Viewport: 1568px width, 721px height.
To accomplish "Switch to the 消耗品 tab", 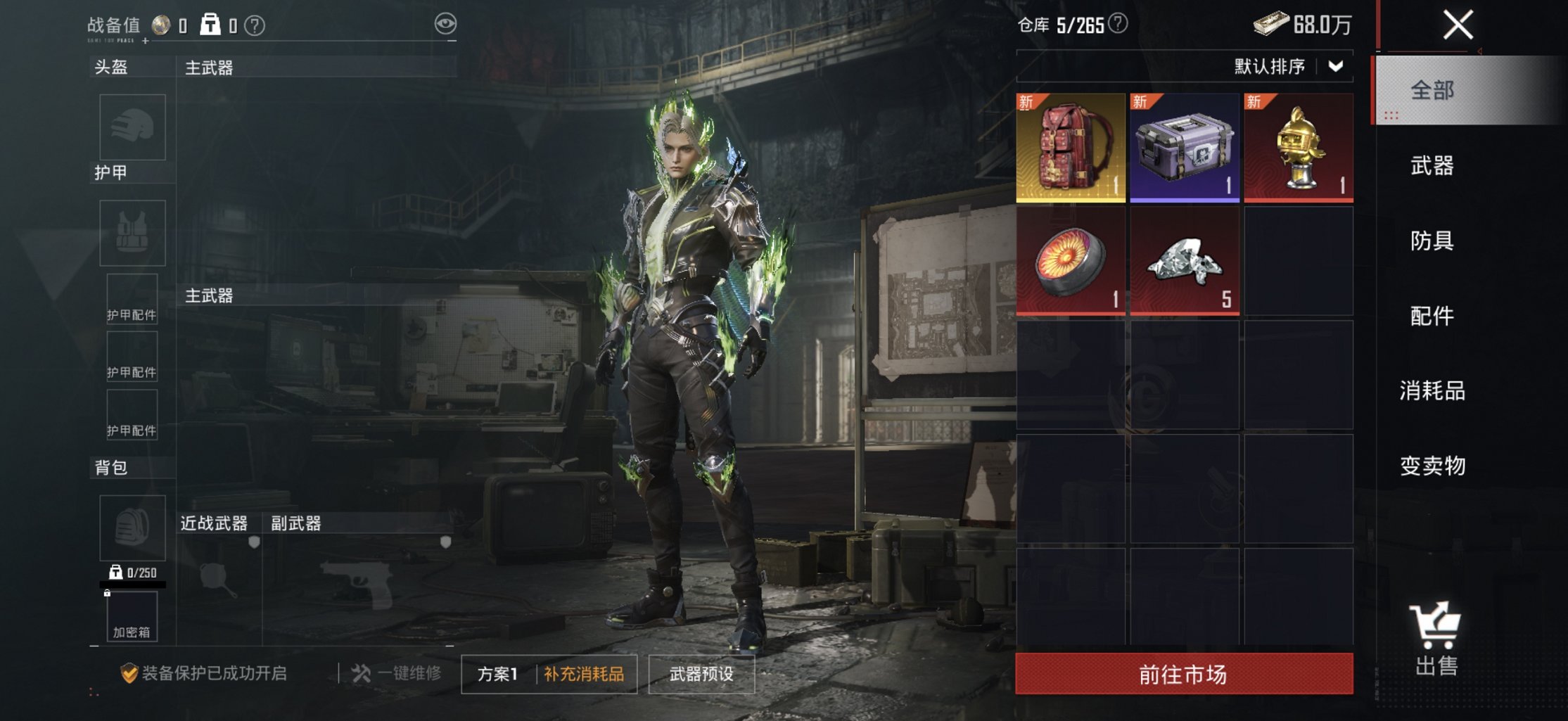I will (1432, 390).
